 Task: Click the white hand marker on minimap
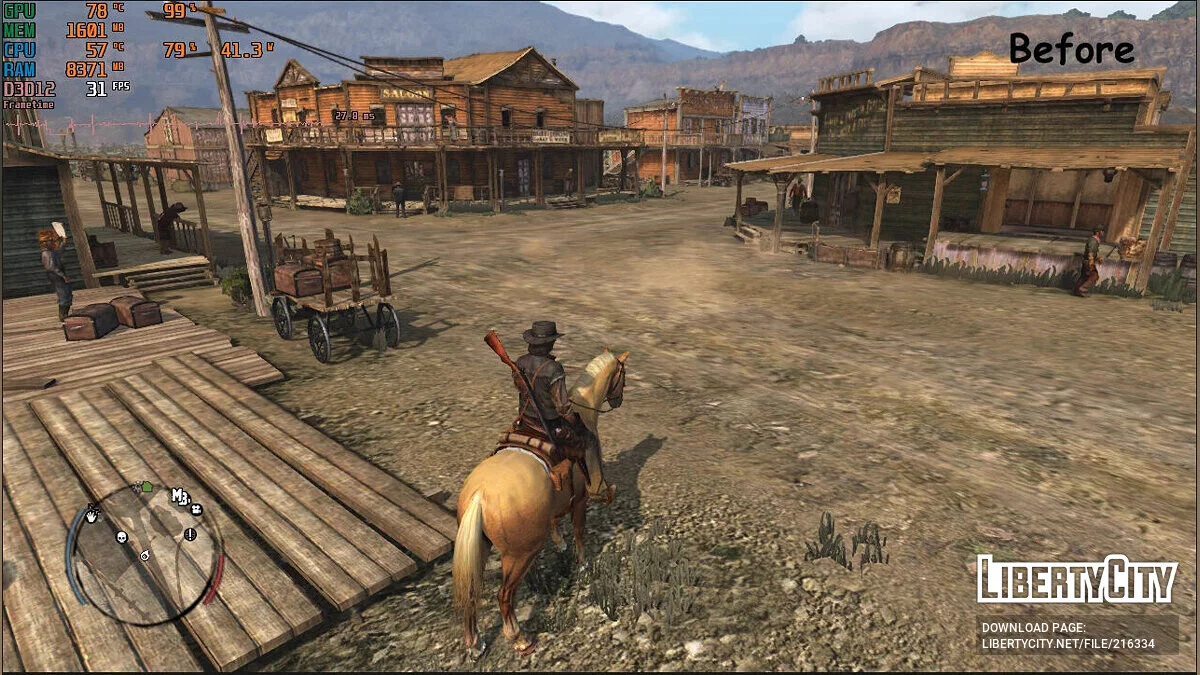pyautogui.click(x=92, y=516)
